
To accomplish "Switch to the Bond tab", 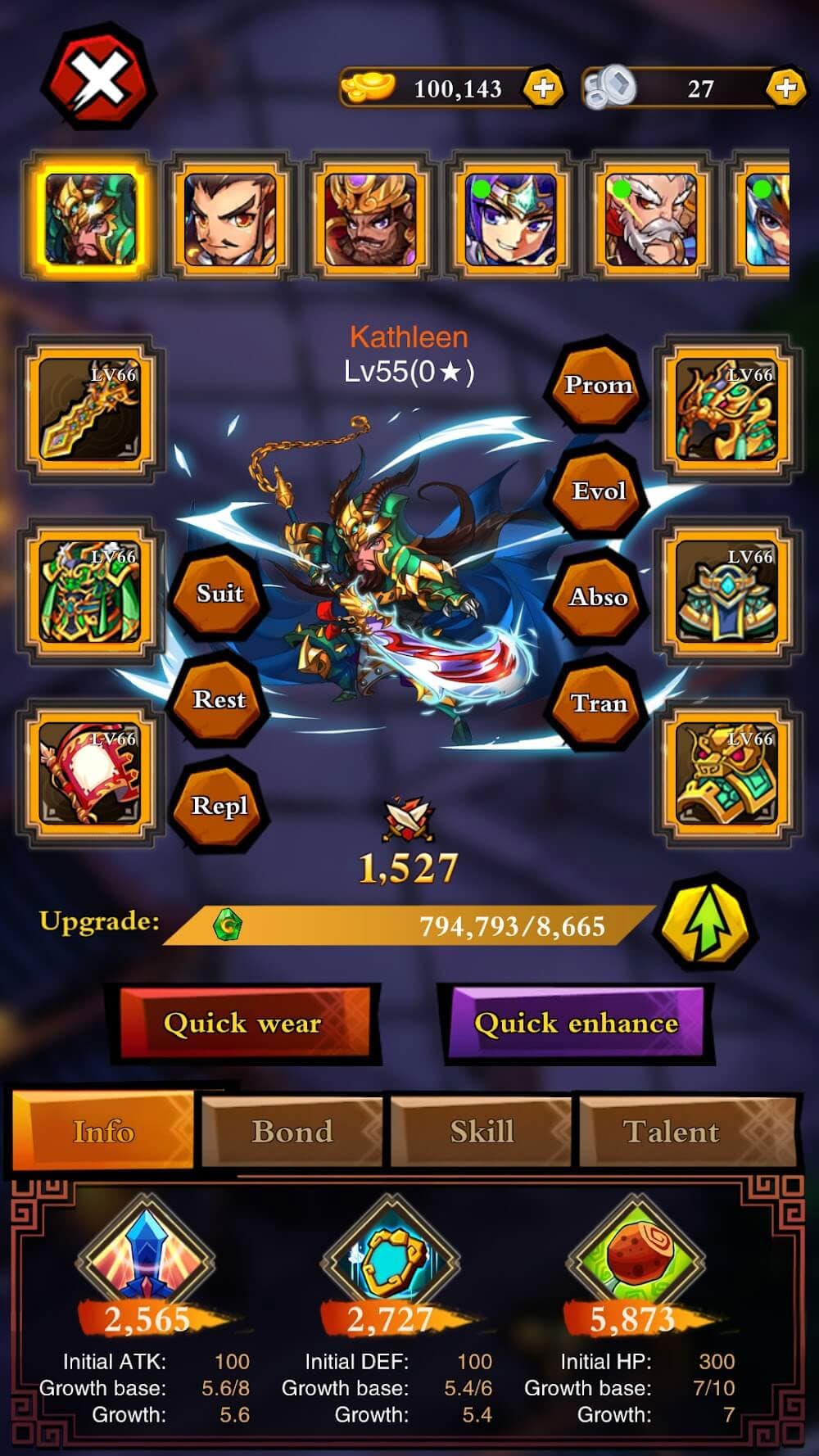I will [x=292, y=1132].
